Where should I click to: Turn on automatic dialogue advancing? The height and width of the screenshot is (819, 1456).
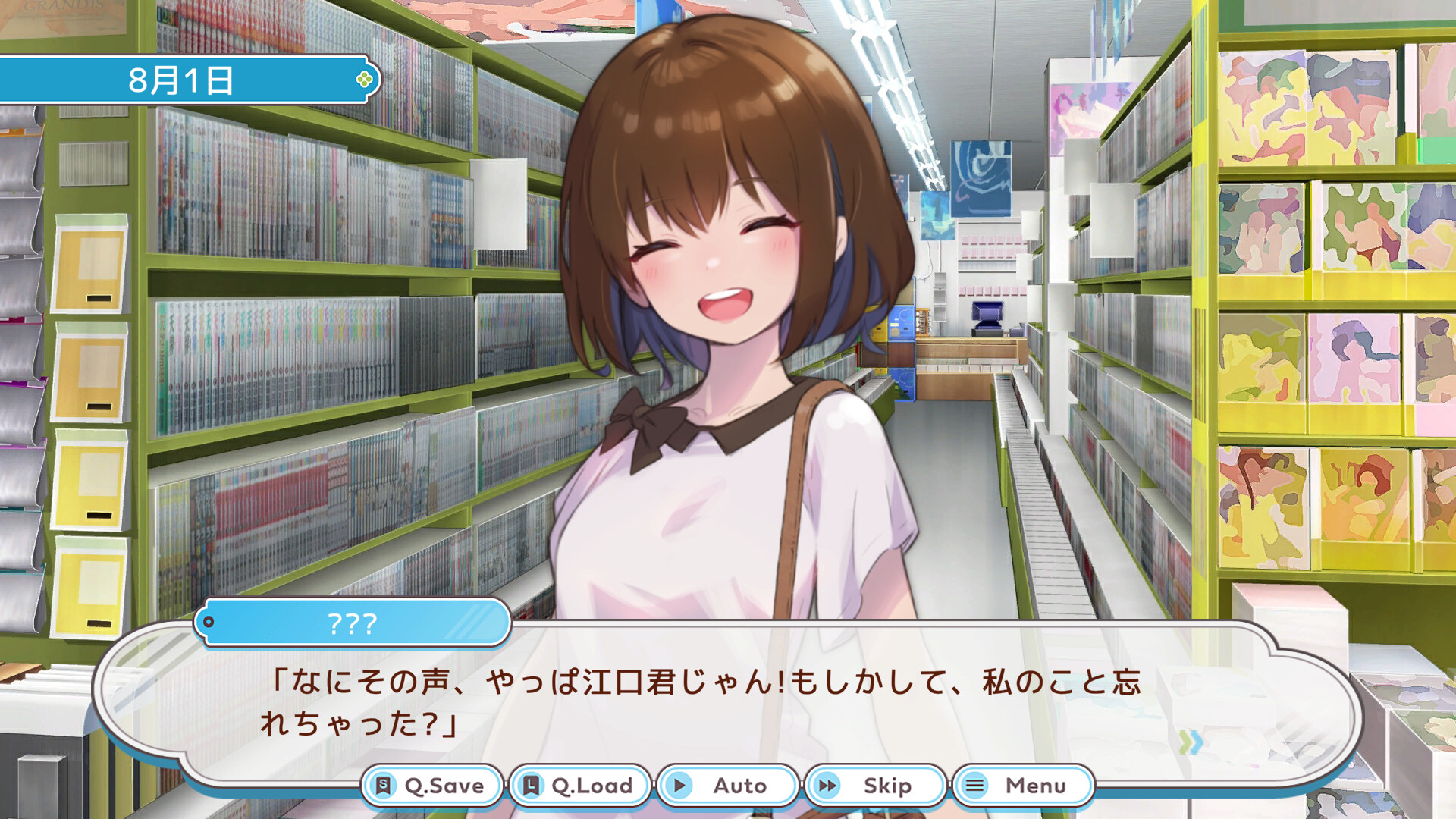point(726,786)
